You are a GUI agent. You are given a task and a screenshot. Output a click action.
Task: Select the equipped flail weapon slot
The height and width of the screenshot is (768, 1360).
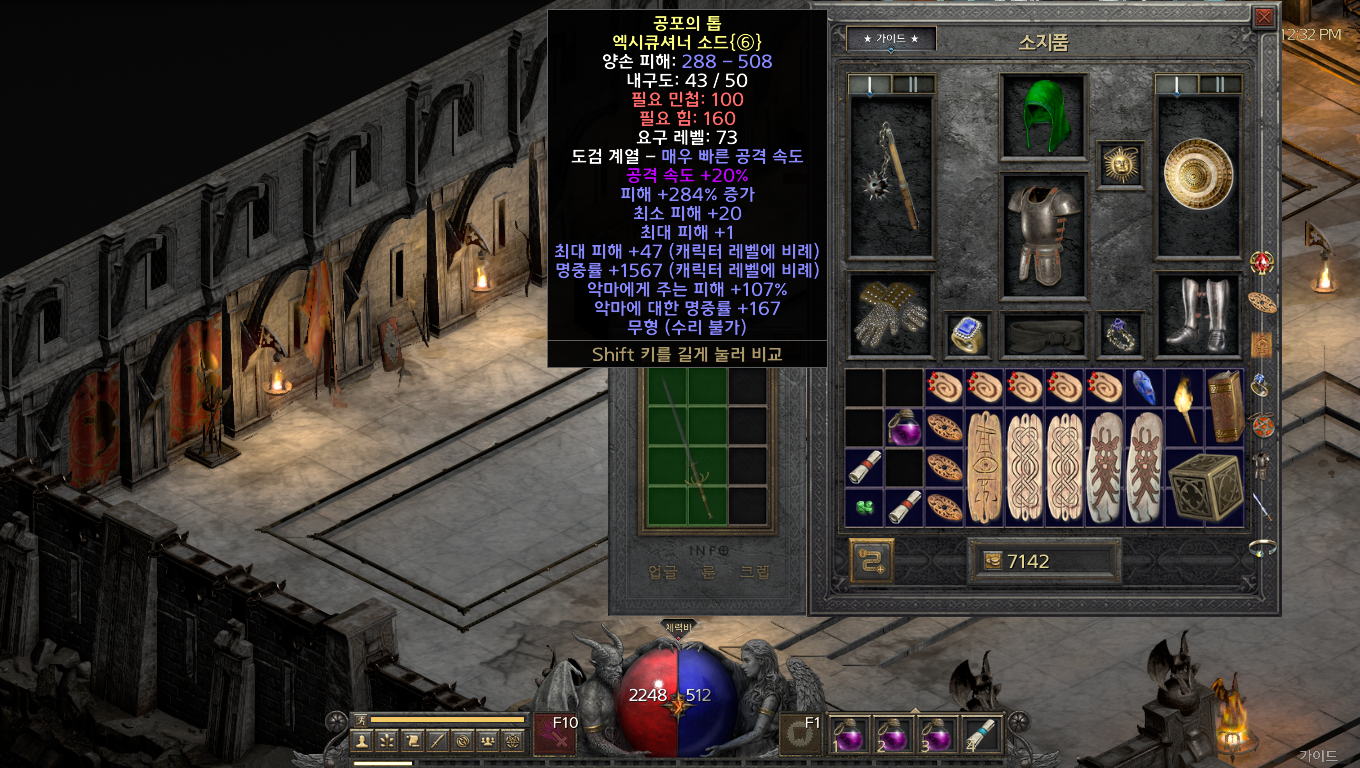click(890, 177)
